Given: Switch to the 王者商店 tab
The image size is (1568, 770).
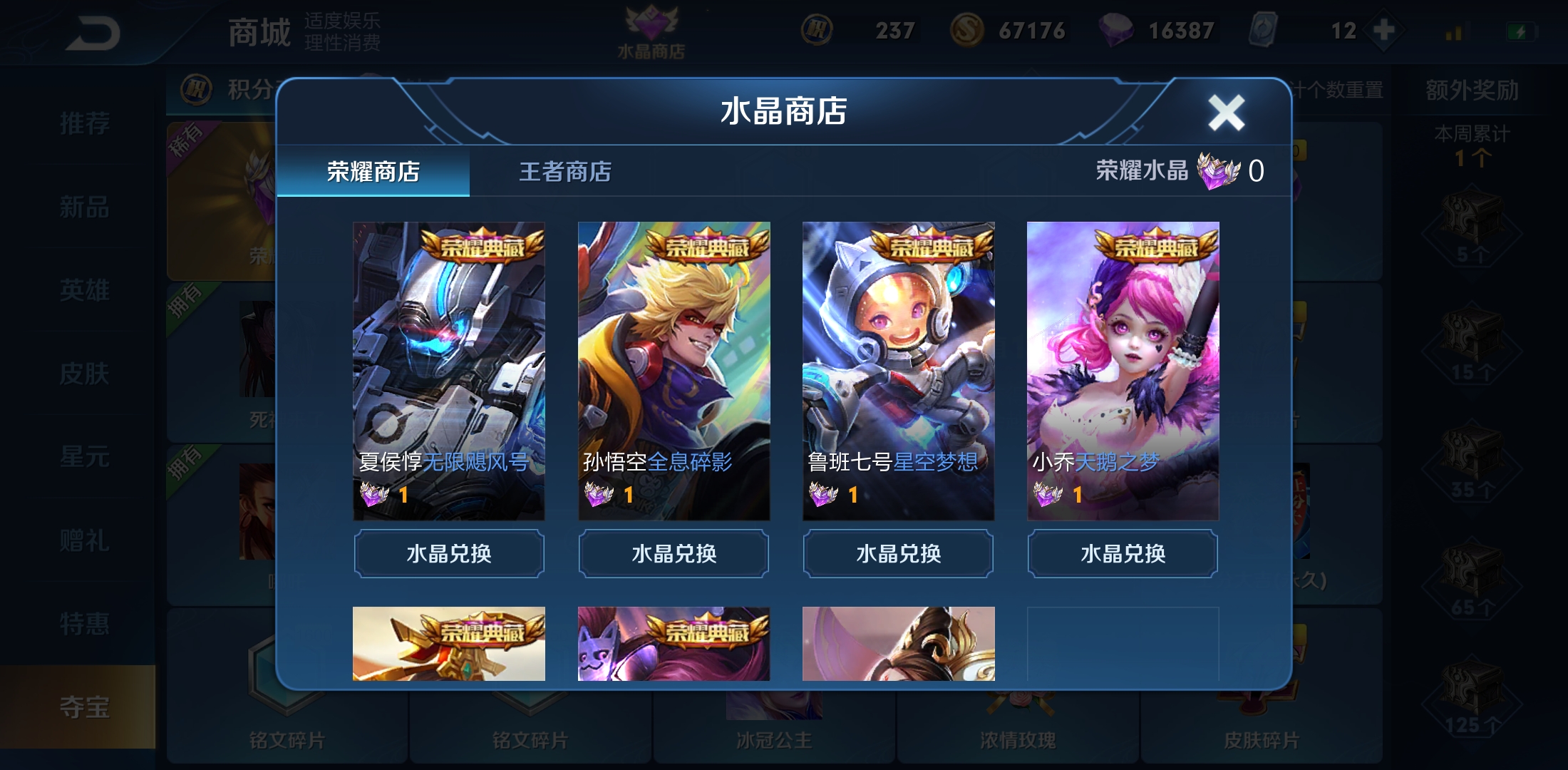Looking at the screenshot, I should [x=567, y=173].
